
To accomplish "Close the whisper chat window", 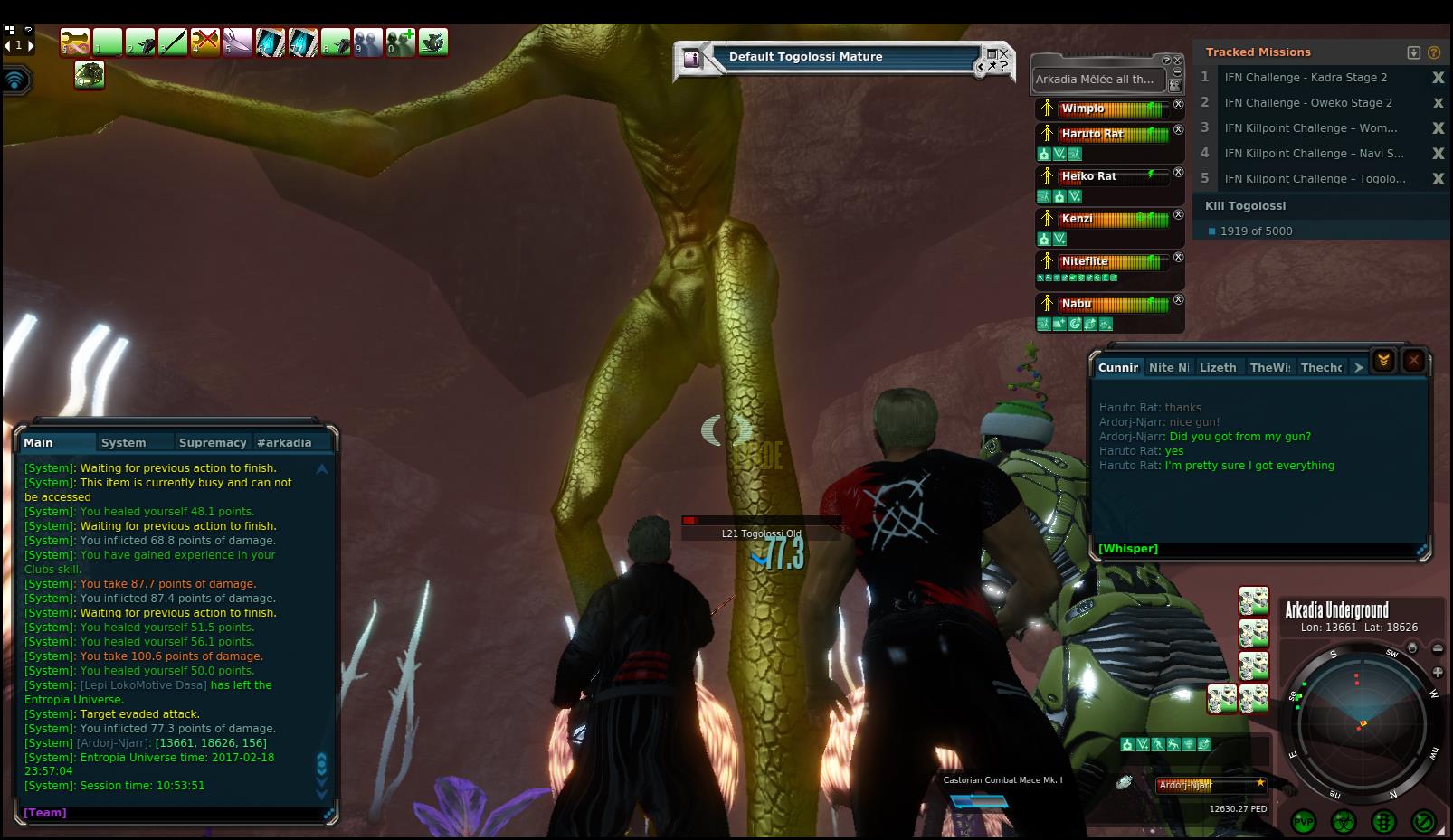I will click(1413, 361).
